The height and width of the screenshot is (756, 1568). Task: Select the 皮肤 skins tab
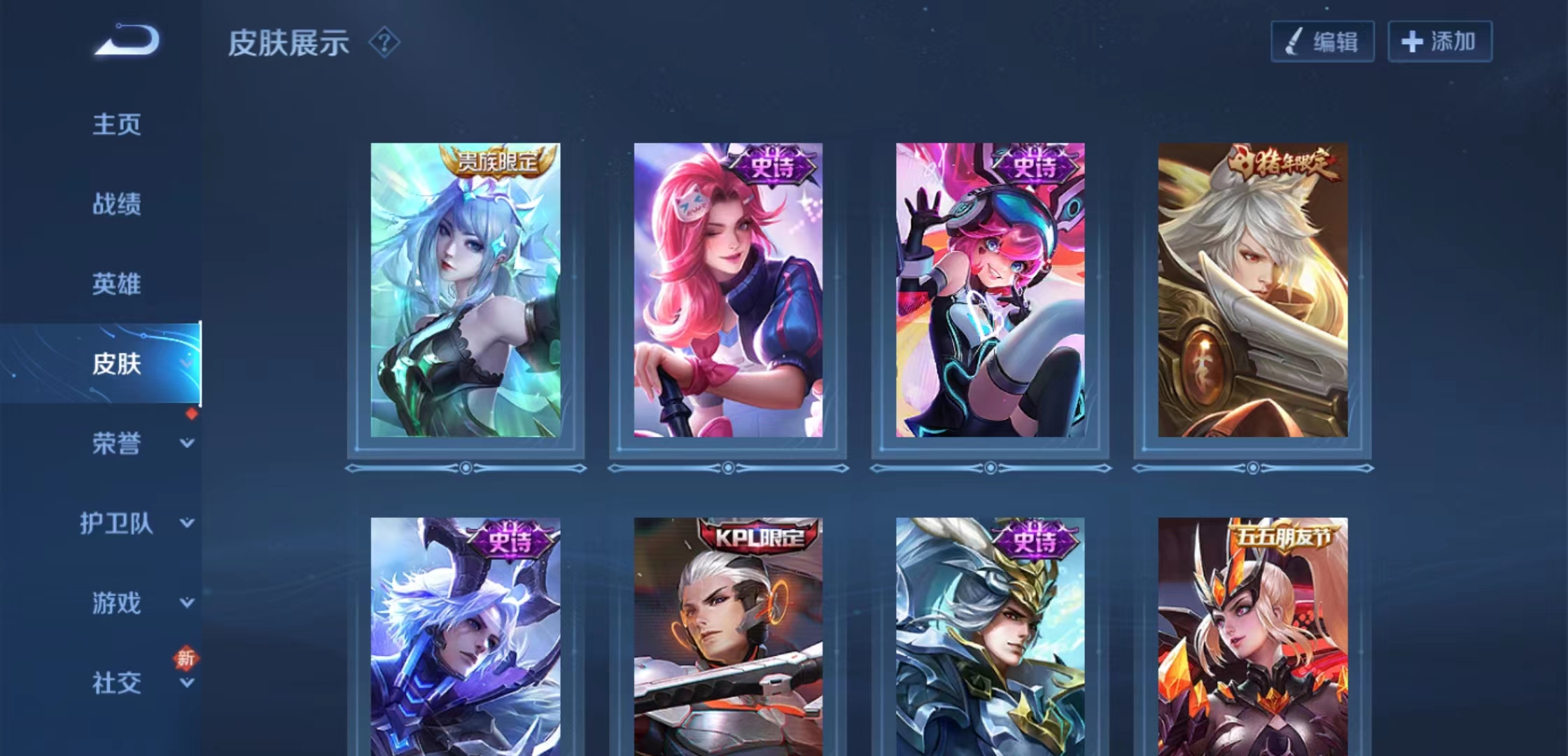click(117, 363)
